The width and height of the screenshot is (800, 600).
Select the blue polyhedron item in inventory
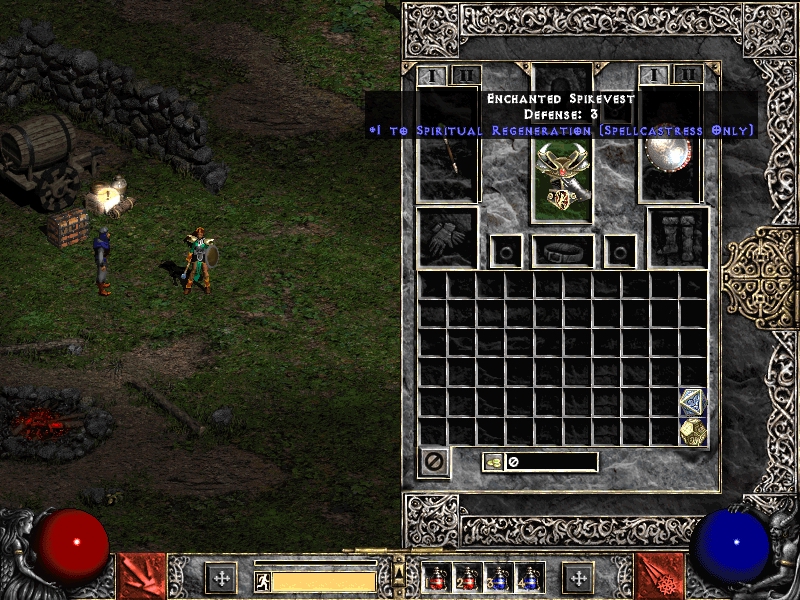[x=693, y=402]
